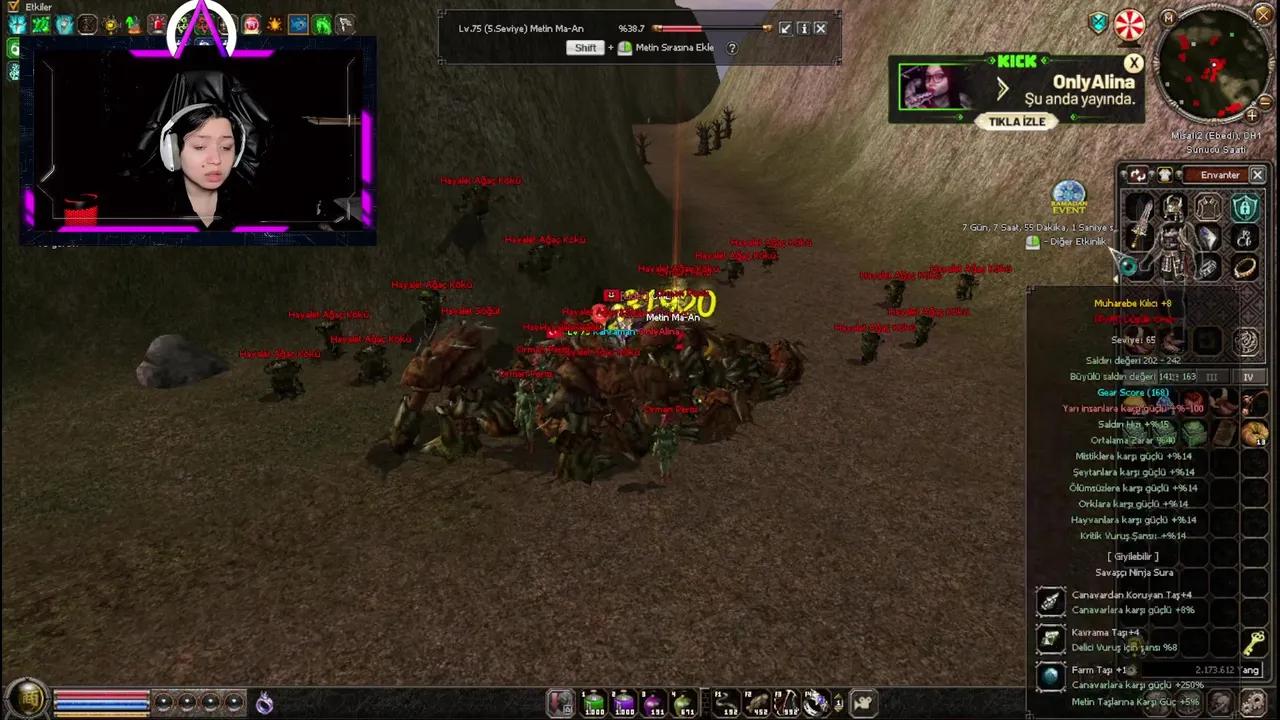This screenshot has height=720, width=1280.
Task: Toggle the green item-lock shield in inventory
Action: (x=1245, y=209)
